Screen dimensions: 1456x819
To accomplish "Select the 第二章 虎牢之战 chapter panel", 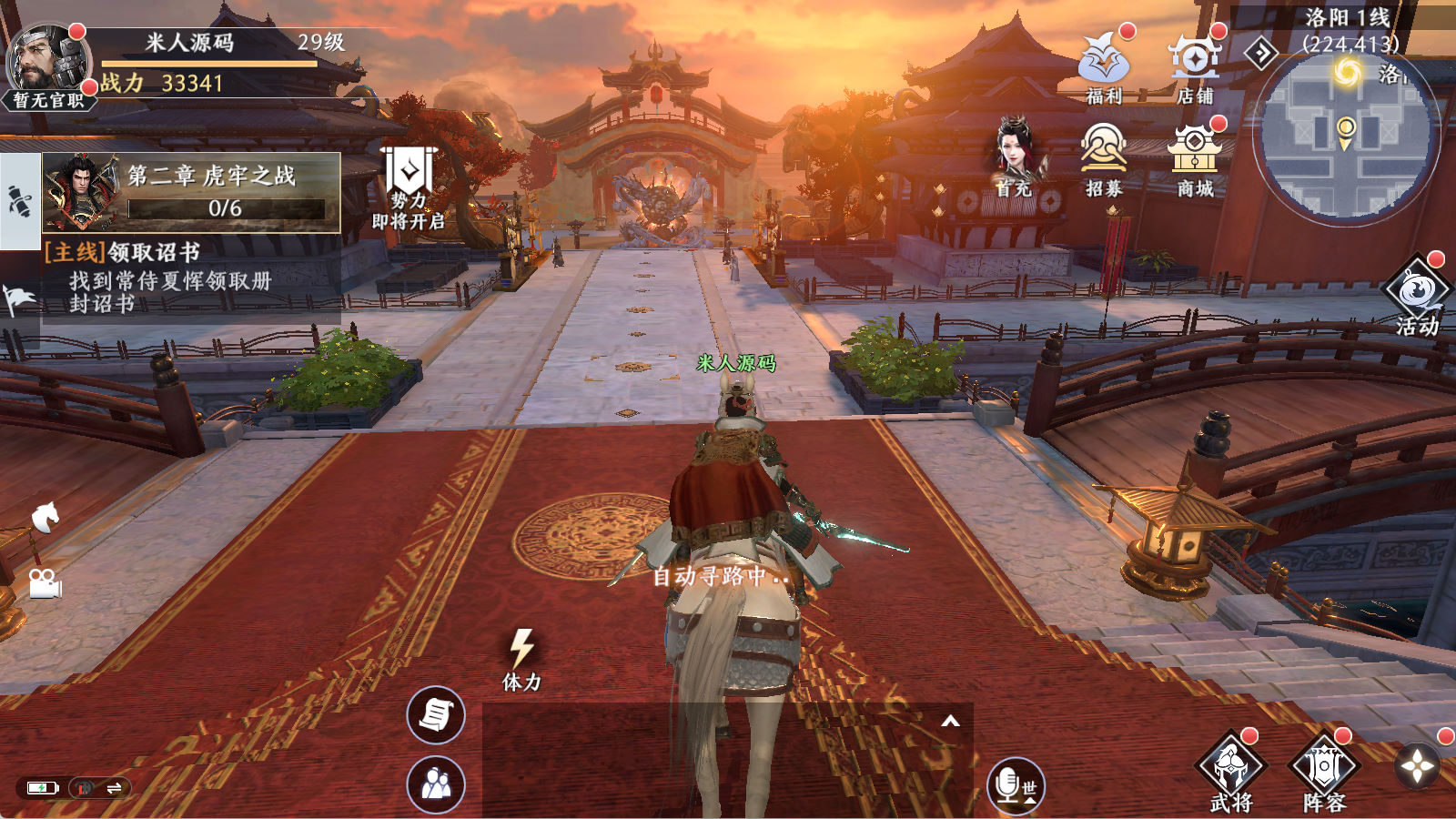I will (x=192, y=192).
